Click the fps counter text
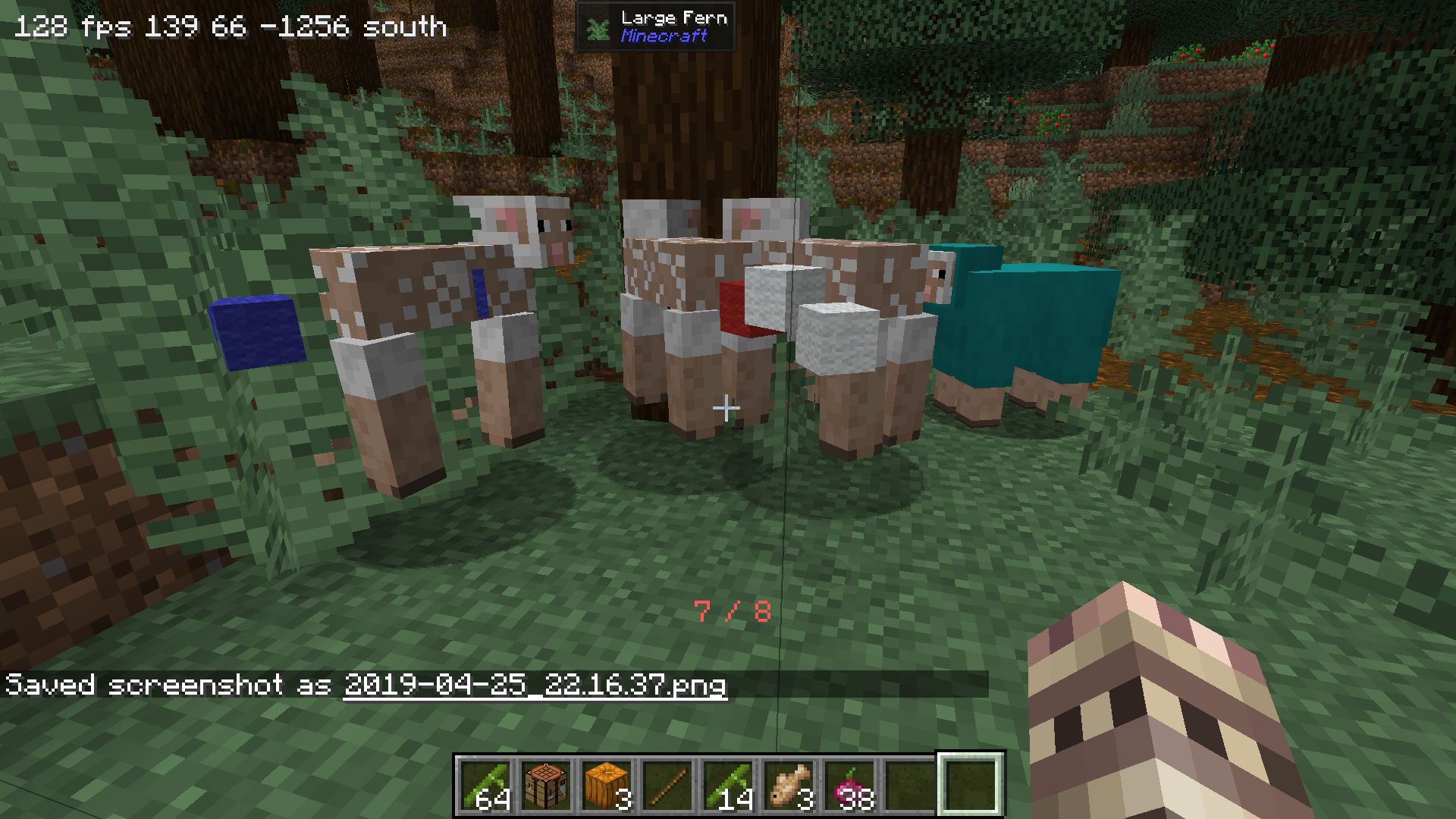1456x819 pixels. 74,27
